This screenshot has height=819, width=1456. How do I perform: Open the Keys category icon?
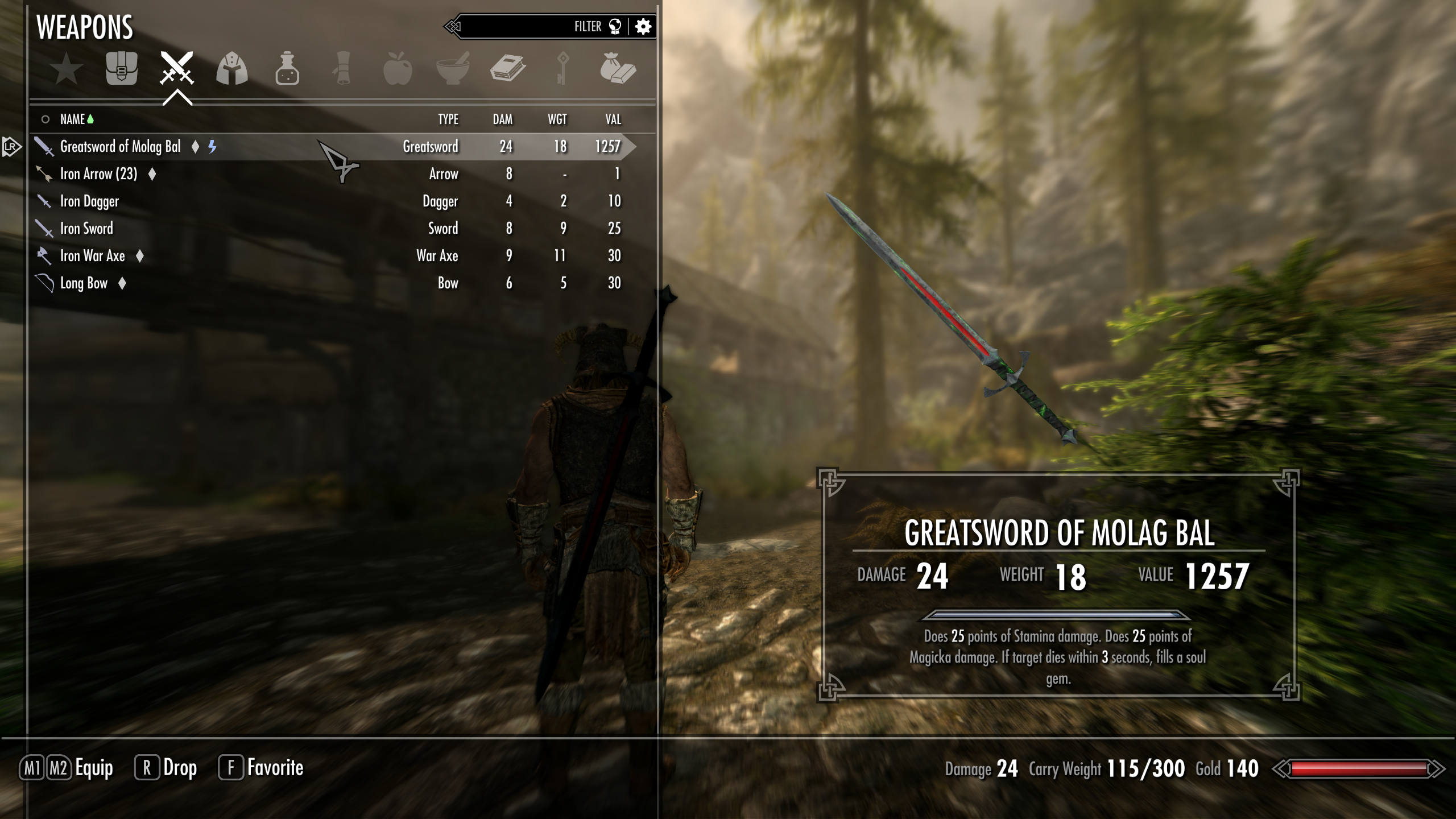point(563,68)
